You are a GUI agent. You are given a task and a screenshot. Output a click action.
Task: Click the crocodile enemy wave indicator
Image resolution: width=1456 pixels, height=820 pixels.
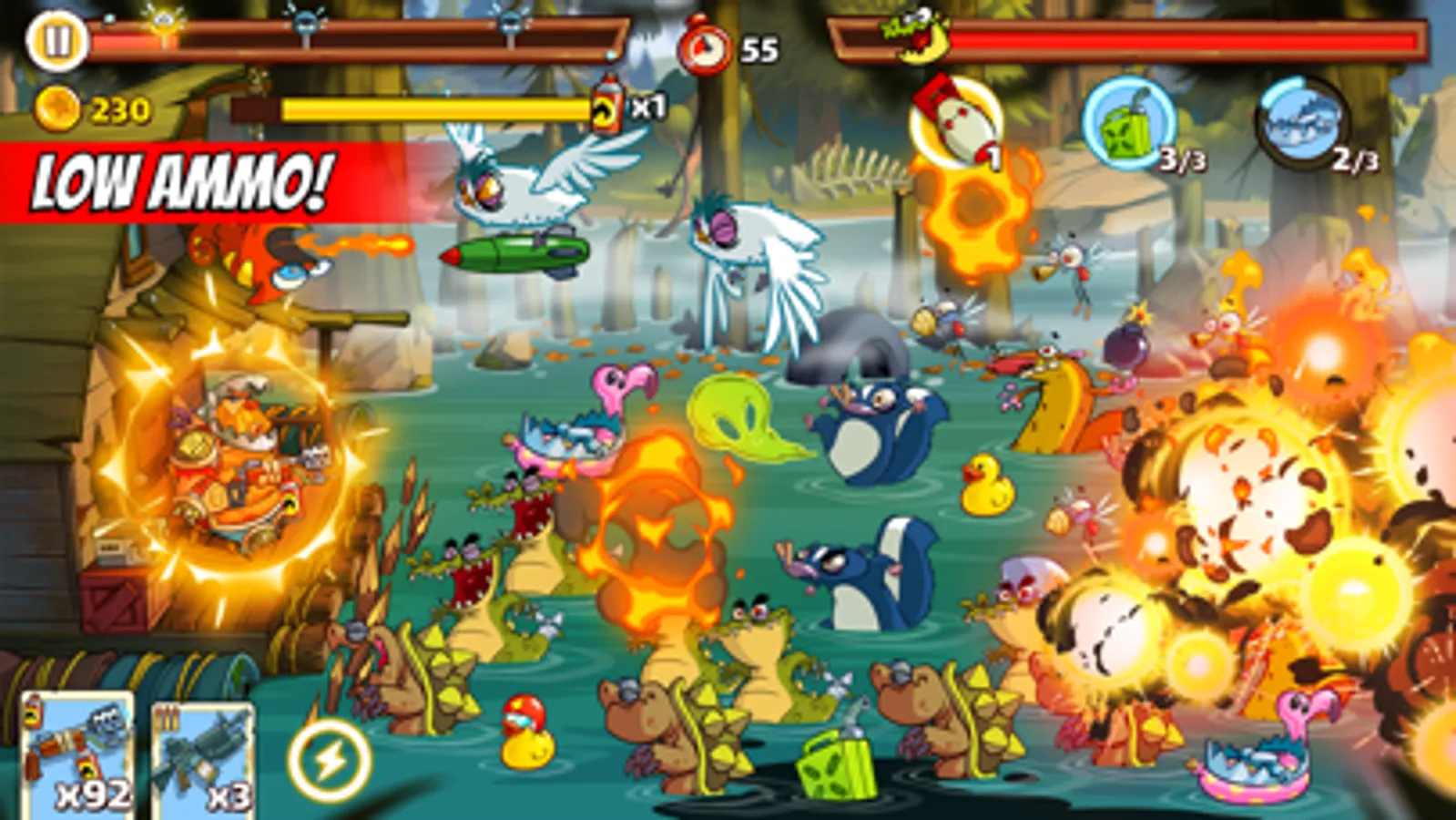917,38
